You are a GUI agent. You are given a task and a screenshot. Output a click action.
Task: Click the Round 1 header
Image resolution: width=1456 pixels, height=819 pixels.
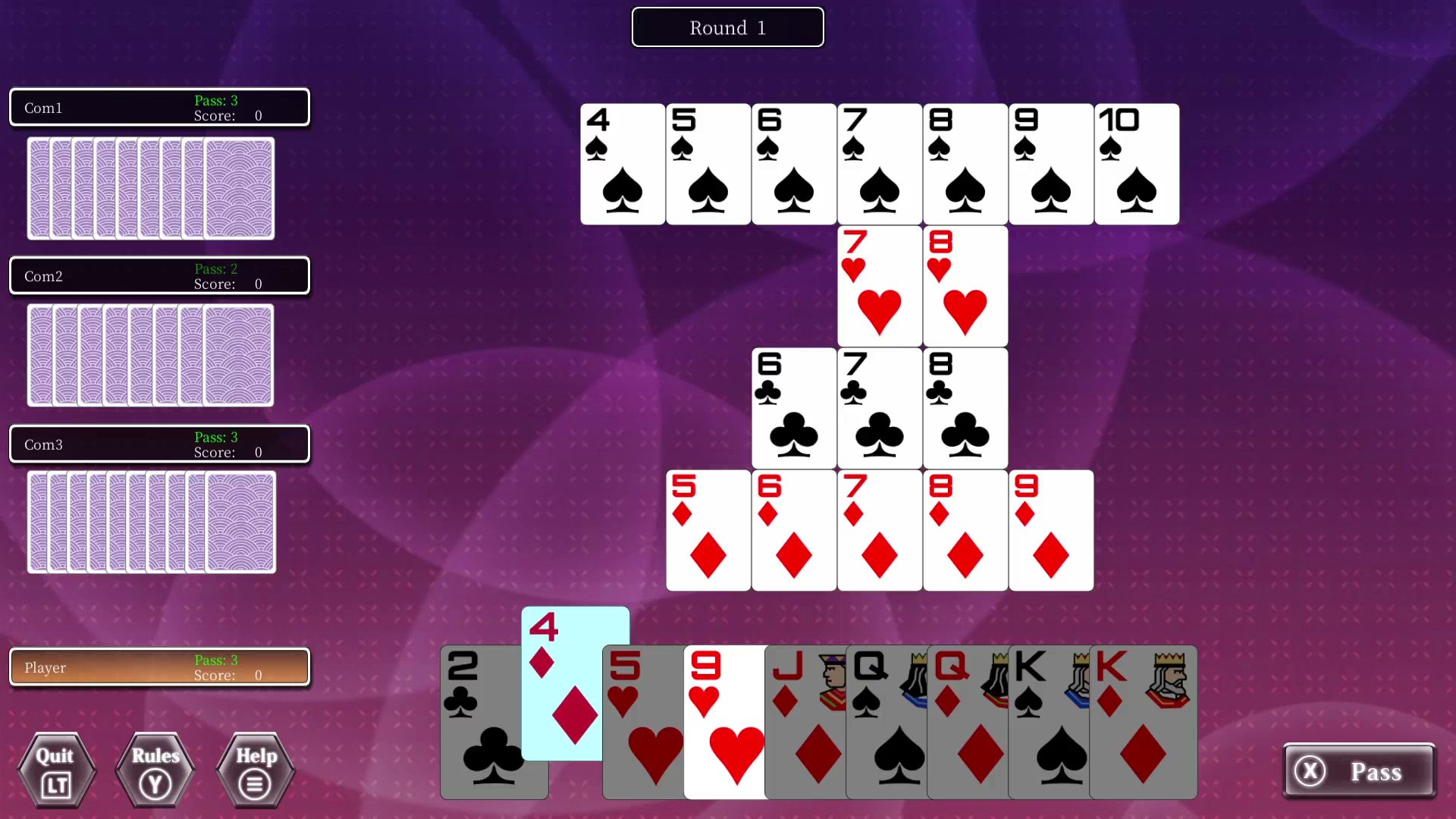tap(727, 27)
